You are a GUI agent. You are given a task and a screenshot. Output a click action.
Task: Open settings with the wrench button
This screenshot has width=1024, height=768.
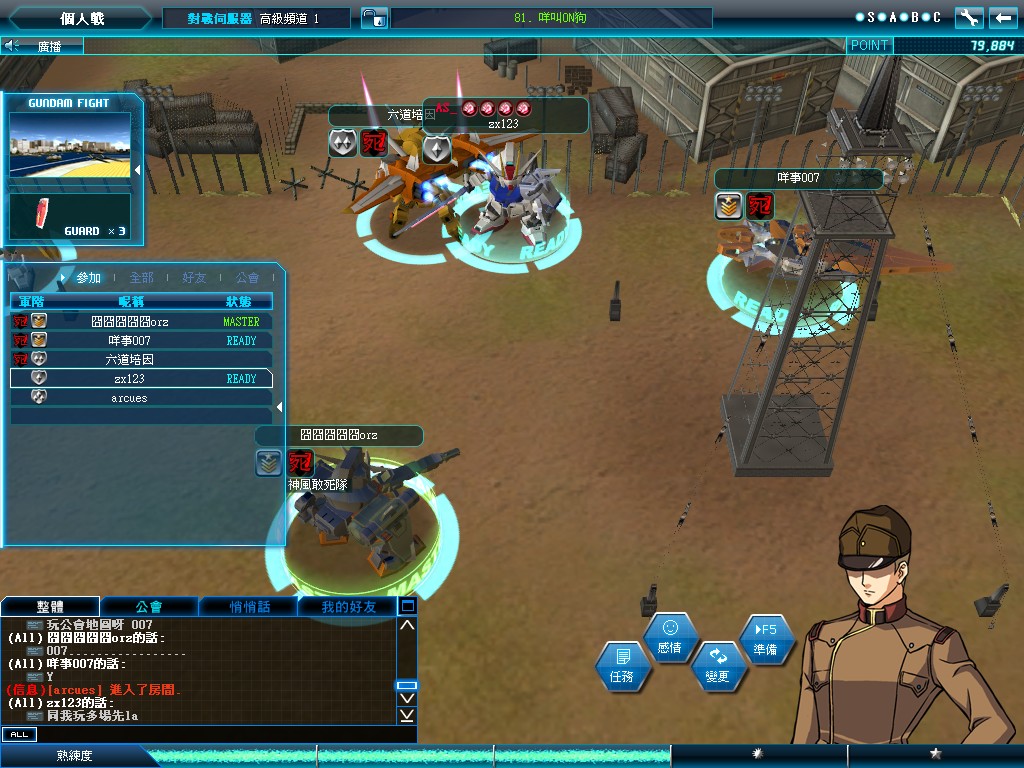click(969, 17)
